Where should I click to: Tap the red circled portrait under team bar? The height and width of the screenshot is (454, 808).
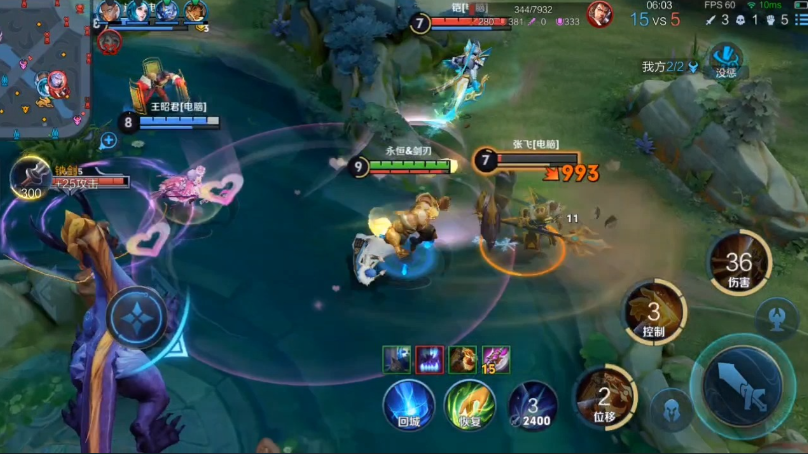(x=109, y=42)
